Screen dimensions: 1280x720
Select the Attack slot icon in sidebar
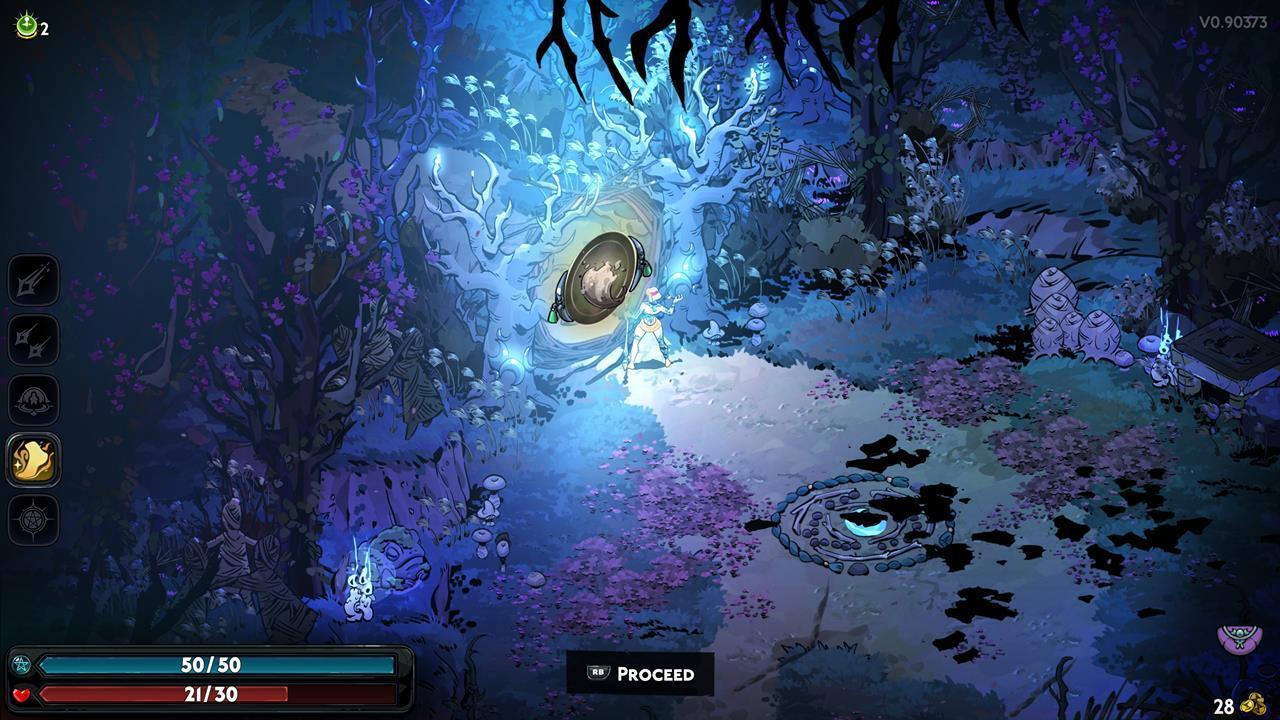pyautogui.click(x=32, y=280)
